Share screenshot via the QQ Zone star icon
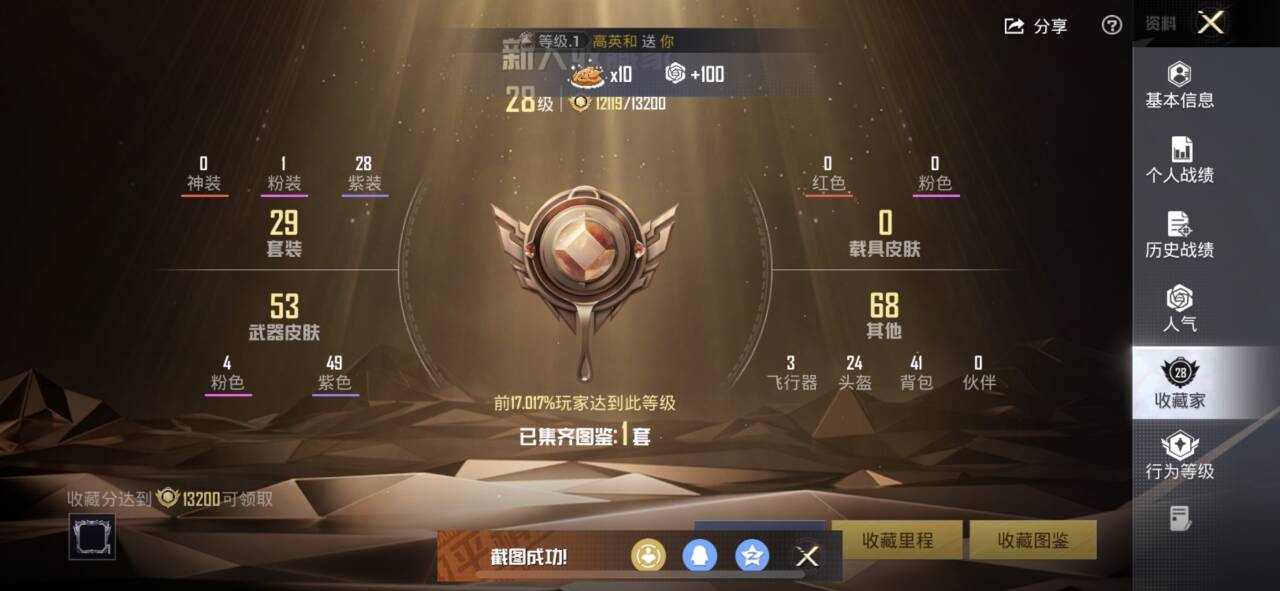The height and width of the screenshot is (591, 1280). pyautogui.click(x=752, y=556)
